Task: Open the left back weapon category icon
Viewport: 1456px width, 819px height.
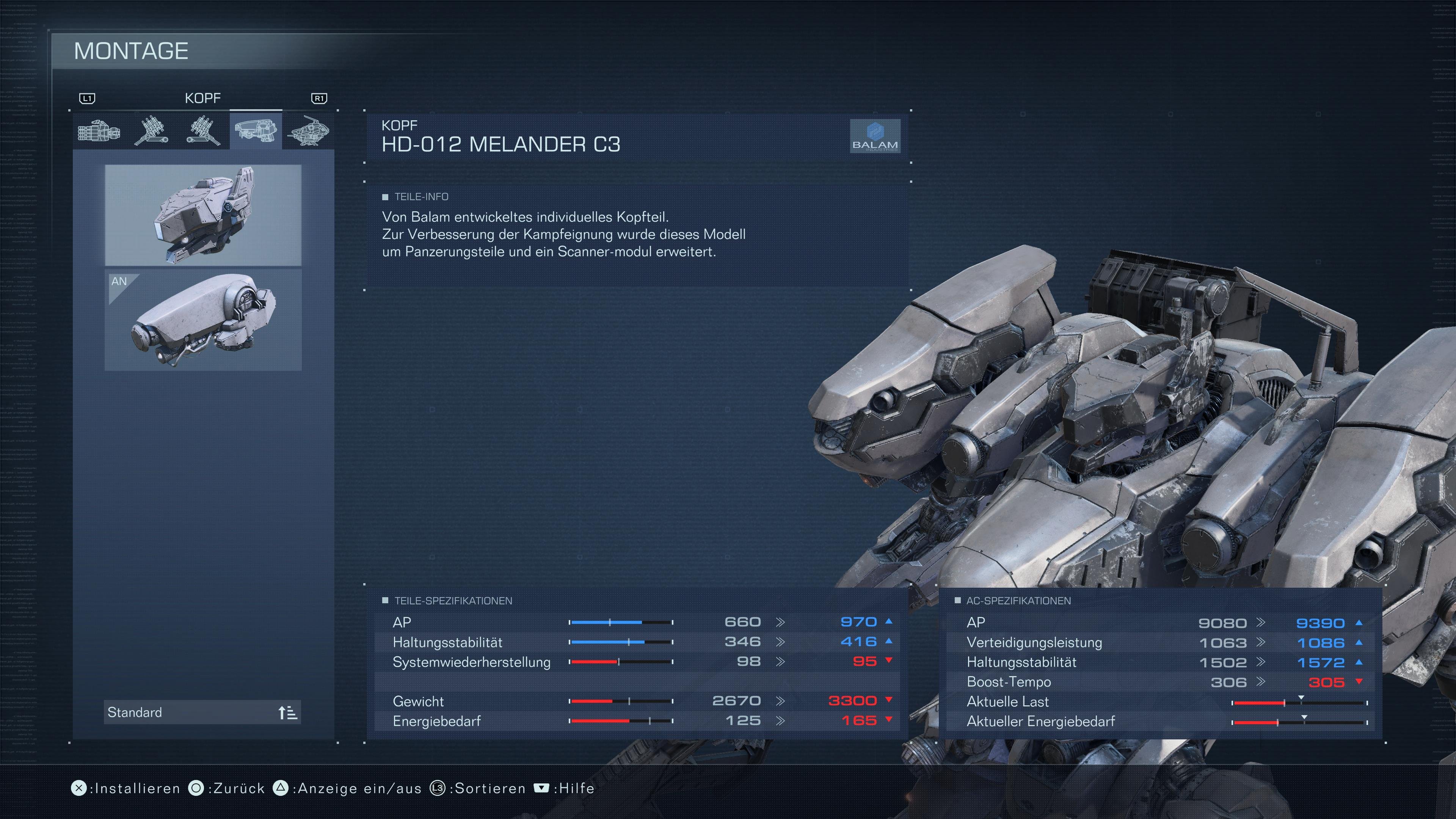Action: click(x=204, y=130)
